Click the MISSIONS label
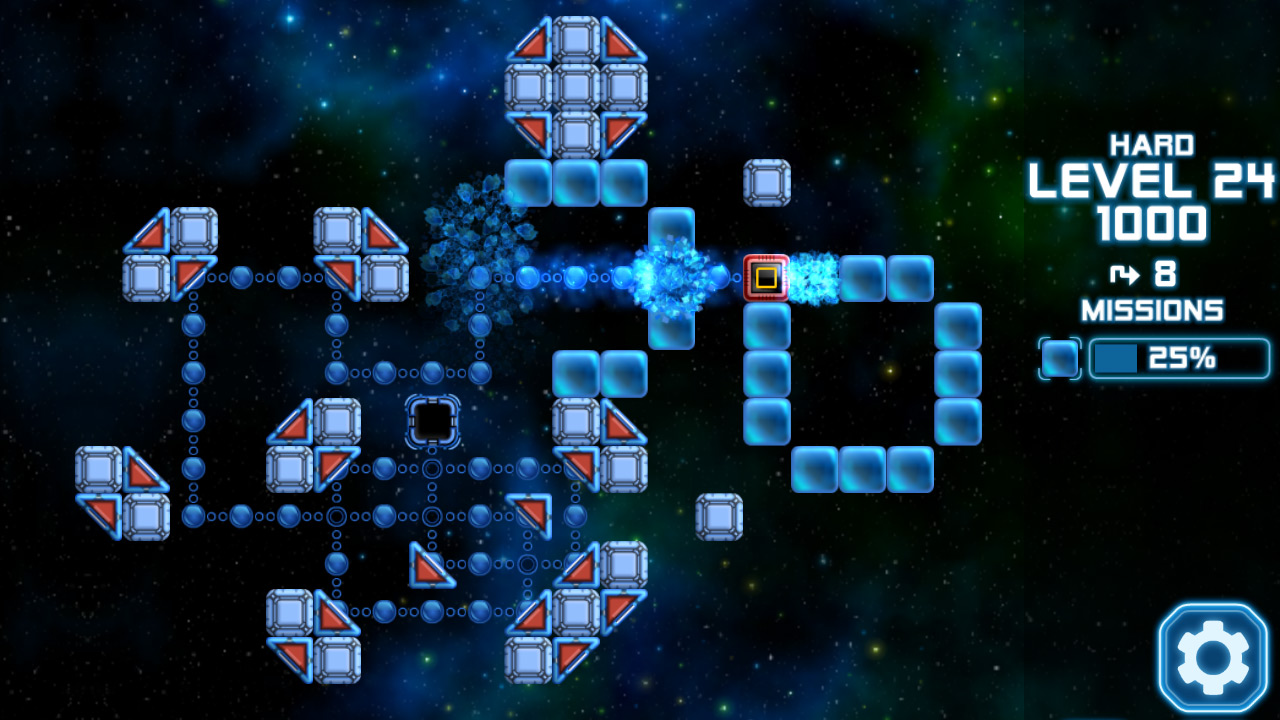The height and width of the screenshot is (720, 1280). 1154,311
